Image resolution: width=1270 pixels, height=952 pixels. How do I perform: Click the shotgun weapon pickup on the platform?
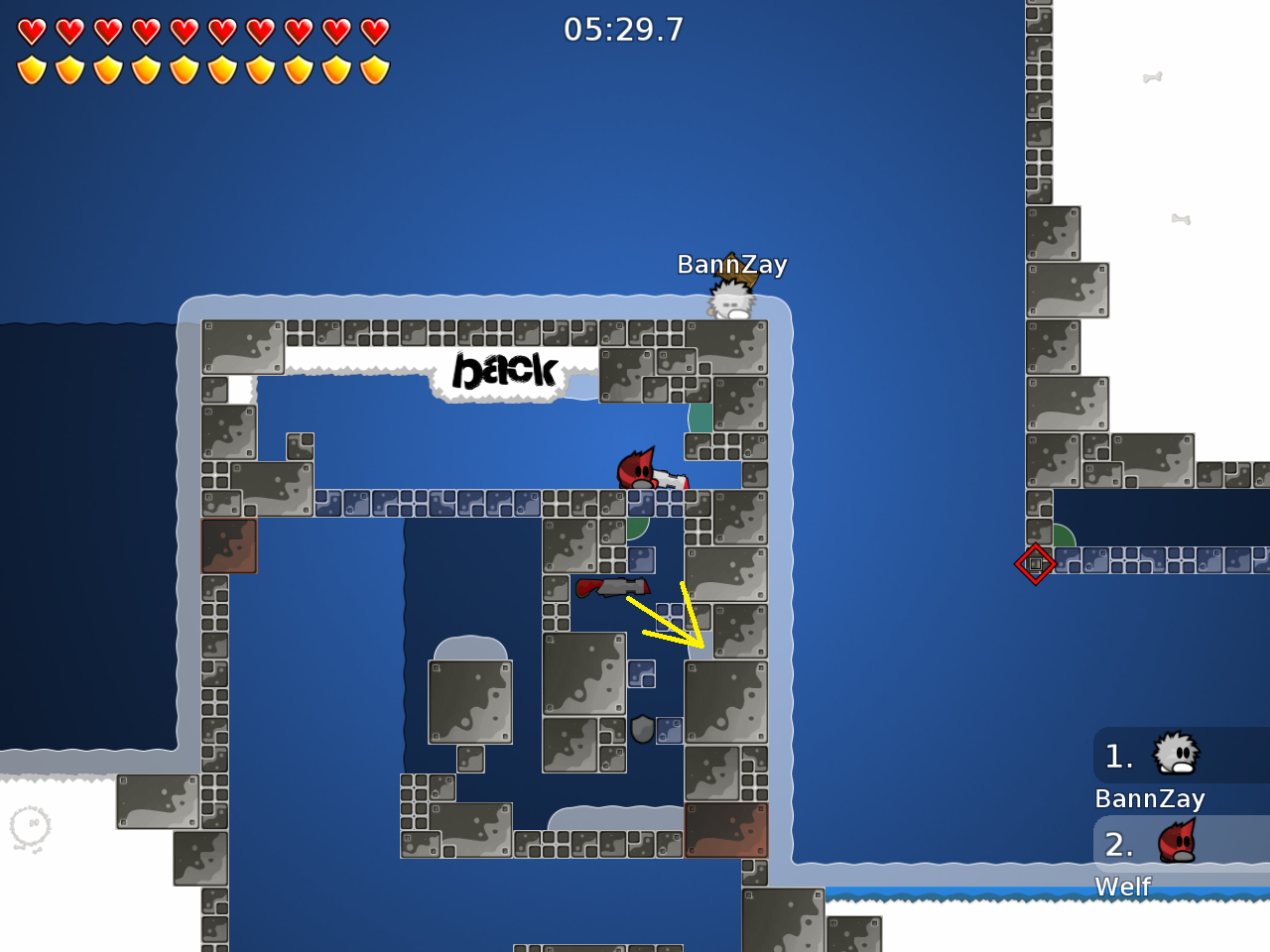point(613,585)
